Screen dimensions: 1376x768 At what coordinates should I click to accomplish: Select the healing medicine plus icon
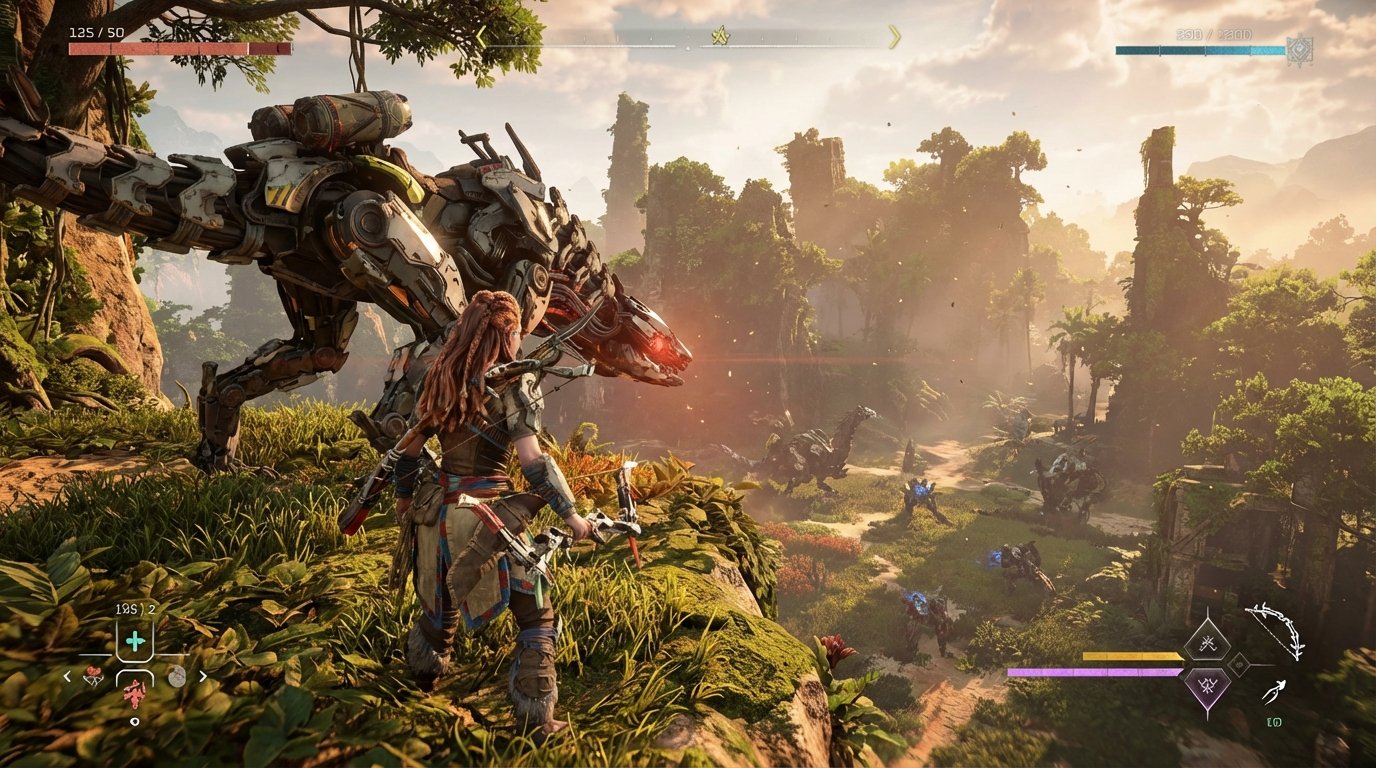point(134,640)
